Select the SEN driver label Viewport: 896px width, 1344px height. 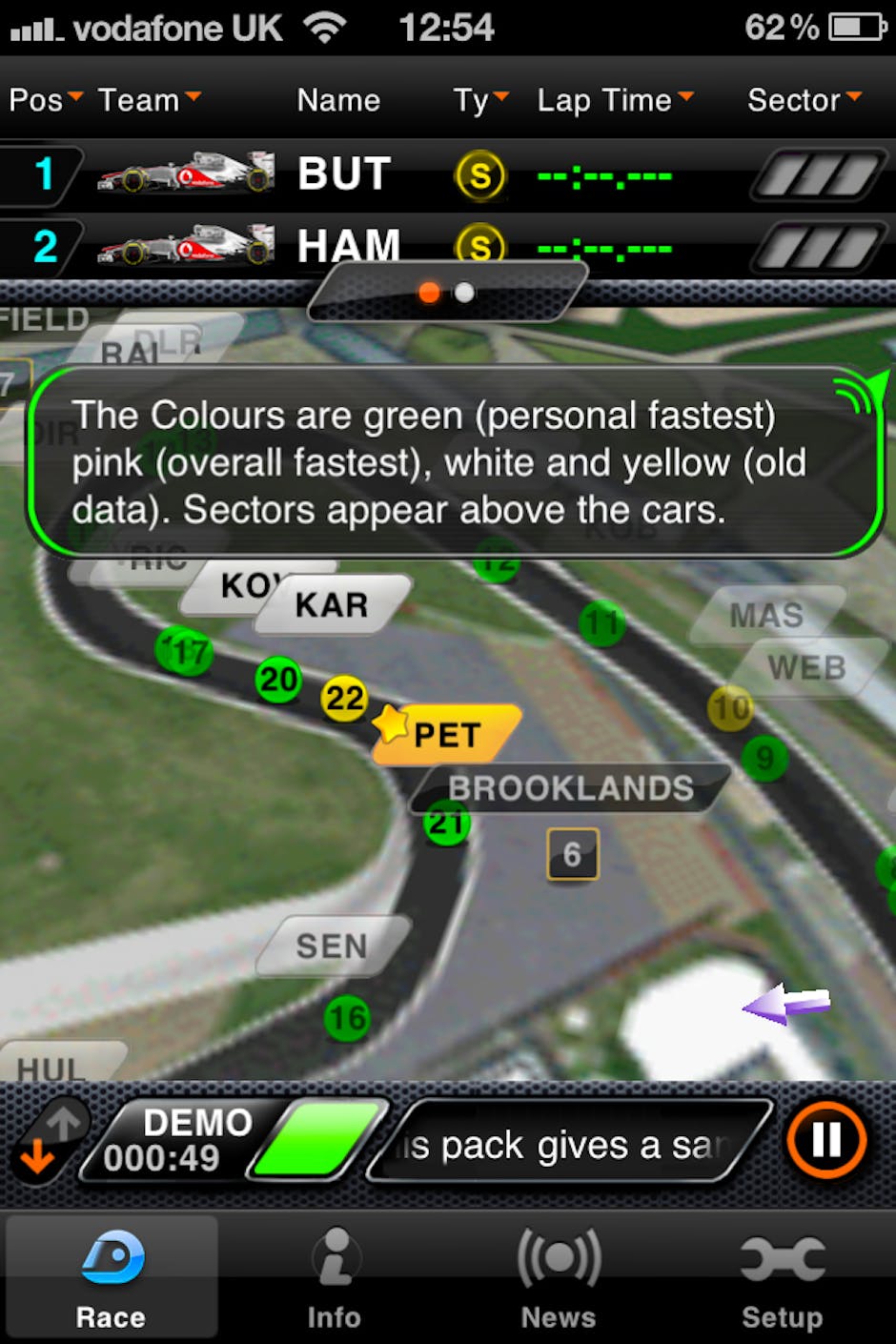point(332,946)
